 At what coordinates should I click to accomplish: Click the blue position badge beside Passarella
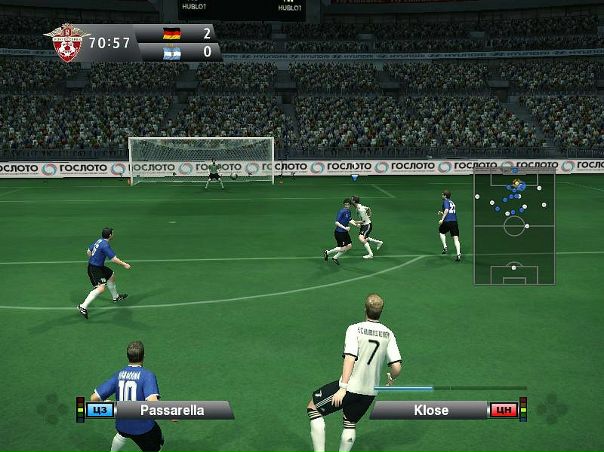tap(99, 410)
